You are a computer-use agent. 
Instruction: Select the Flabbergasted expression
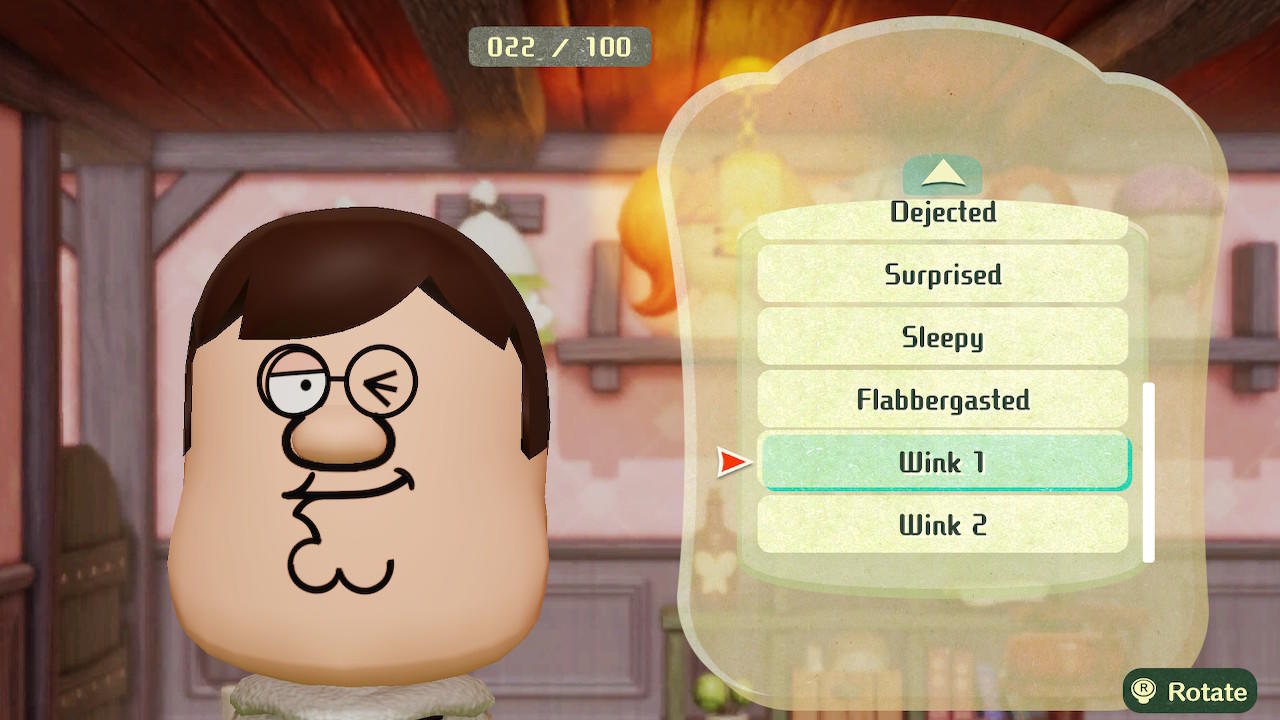click(x=942, y=400)
